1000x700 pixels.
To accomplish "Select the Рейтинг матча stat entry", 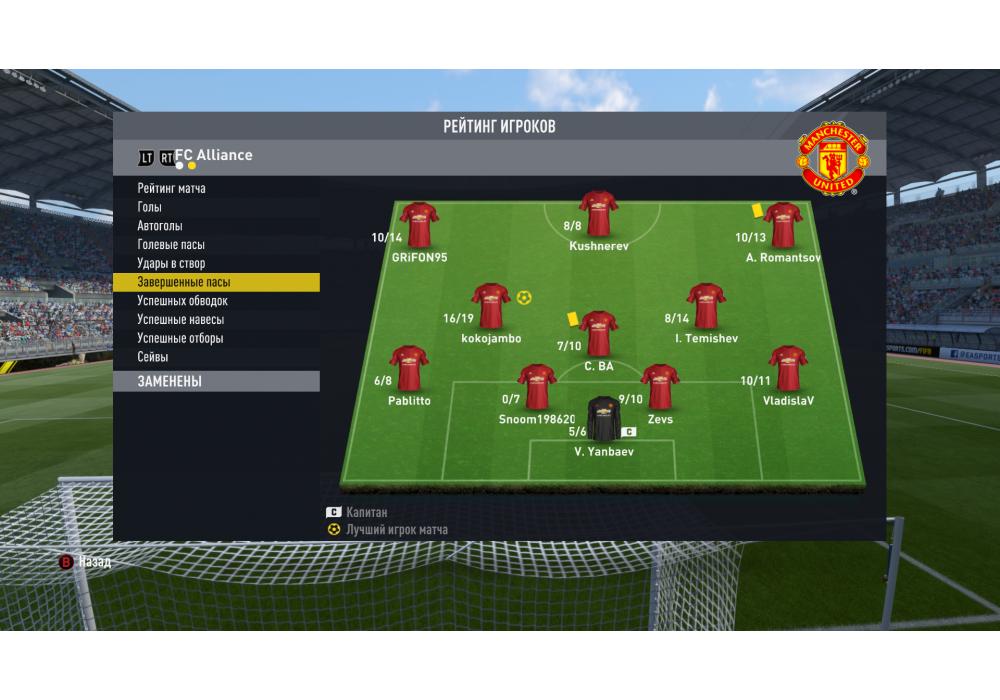I will pos(172,188).
